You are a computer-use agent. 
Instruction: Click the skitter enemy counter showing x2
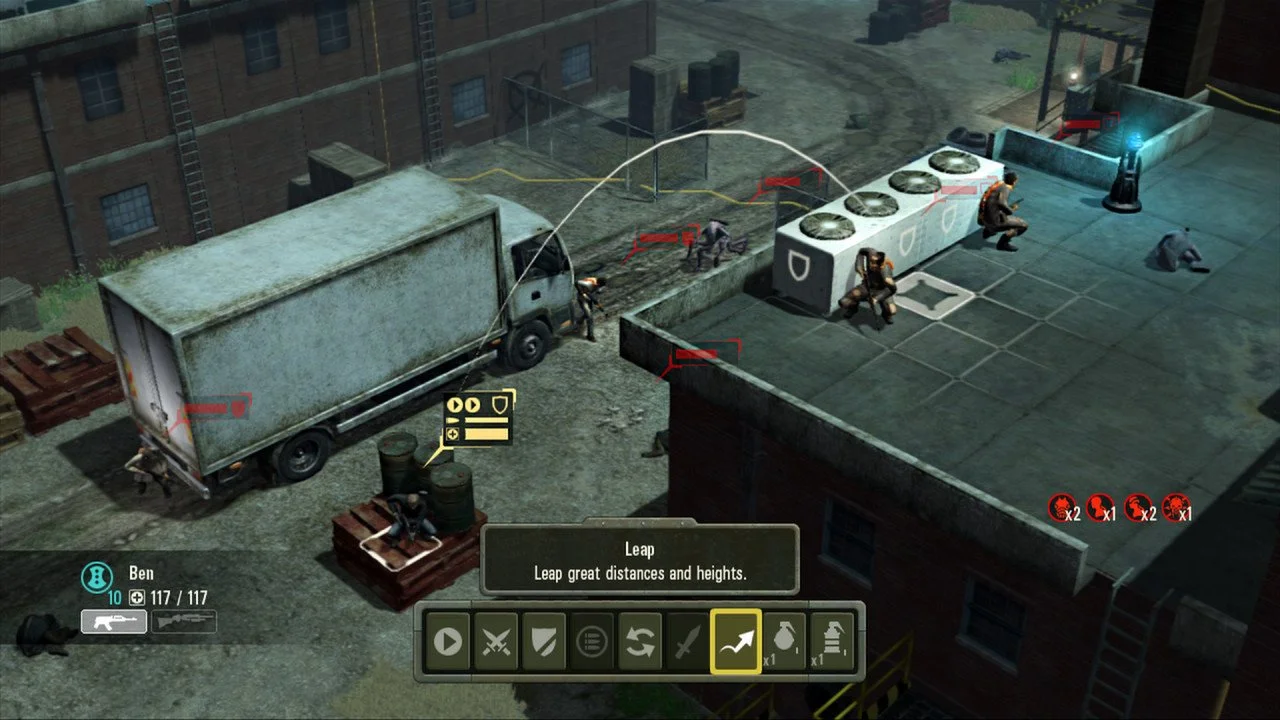pos(1062,504)
